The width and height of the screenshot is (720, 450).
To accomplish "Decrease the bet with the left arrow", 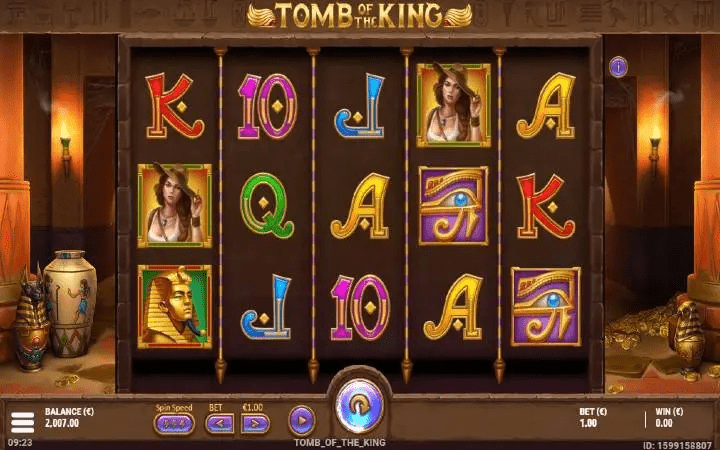I will [220, 423].
